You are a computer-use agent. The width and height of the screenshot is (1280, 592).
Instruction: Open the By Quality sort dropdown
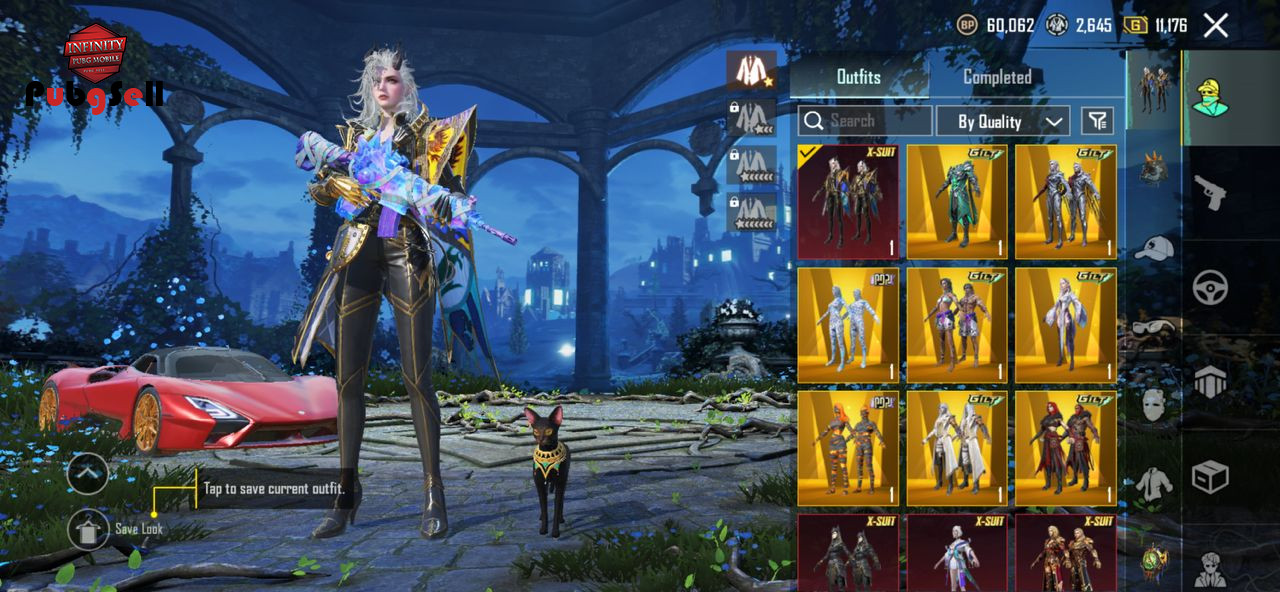point(1002,121)
